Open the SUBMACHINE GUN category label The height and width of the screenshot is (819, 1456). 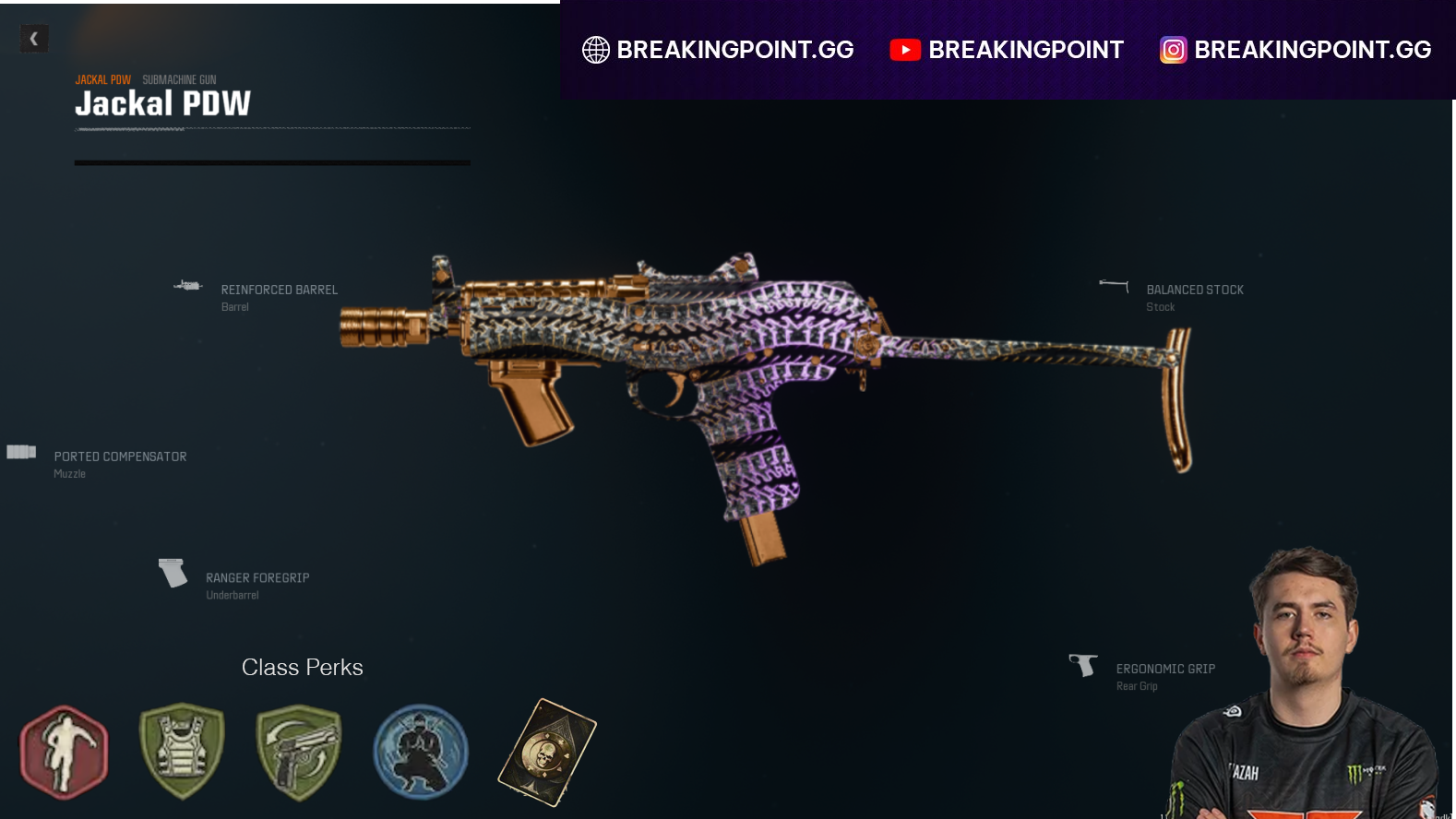[x=179, y=79]
